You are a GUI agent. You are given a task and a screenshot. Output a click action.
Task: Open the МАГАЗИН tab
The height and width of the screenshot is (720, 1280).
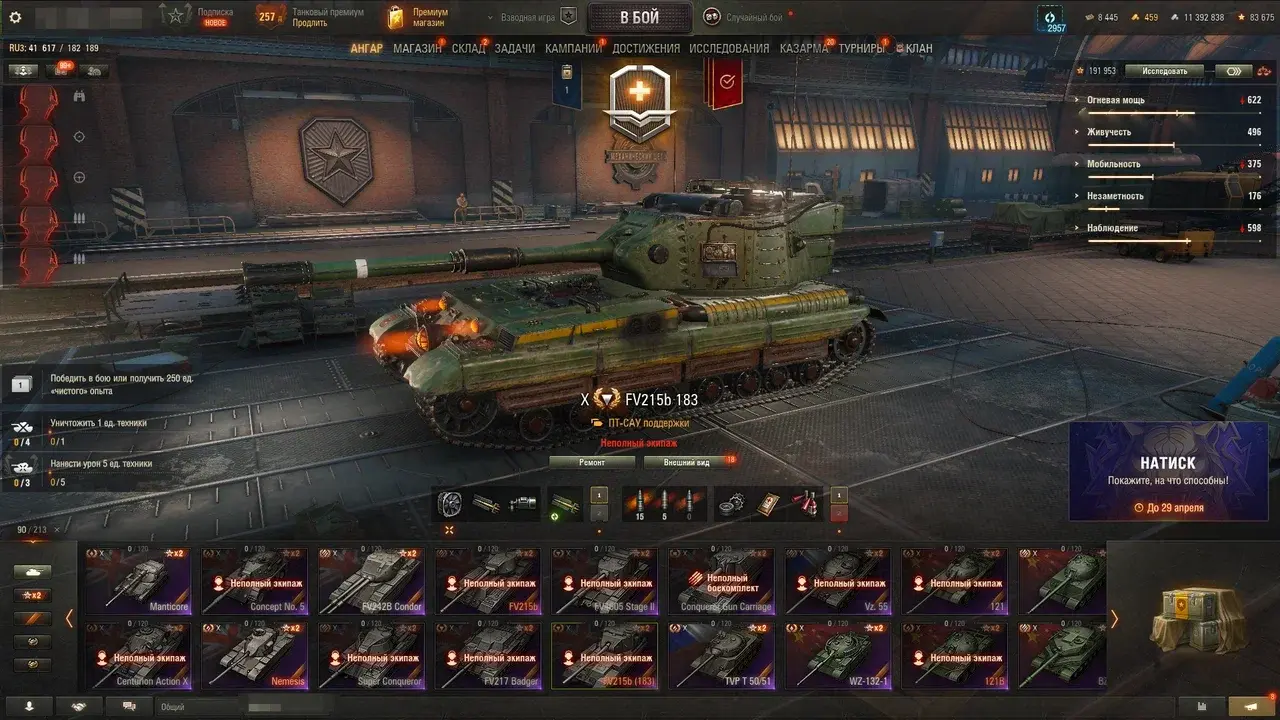point(417,48)
